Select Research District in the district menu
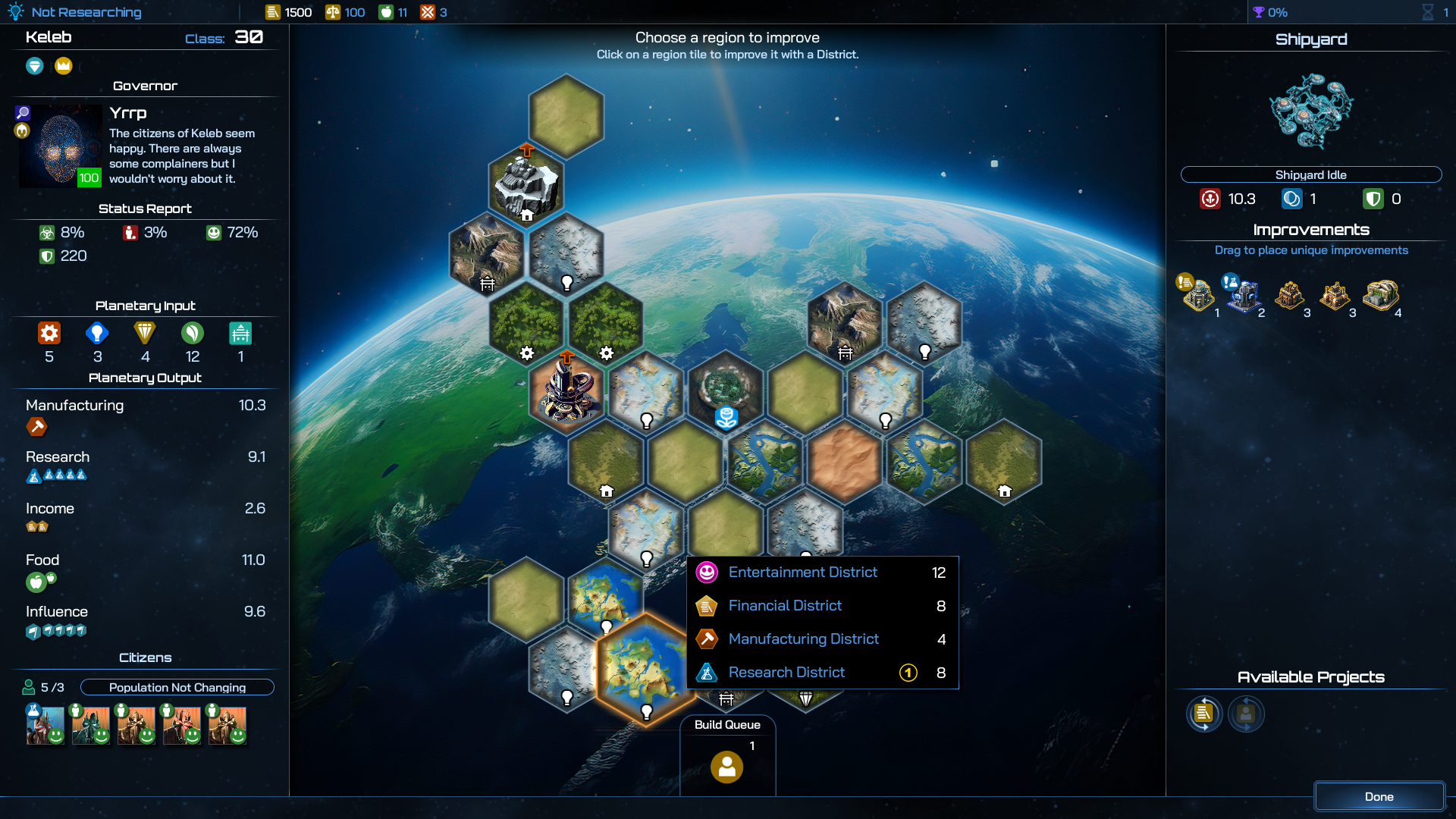The height and width of the screenshot is (819, 1456). [786, 673]
